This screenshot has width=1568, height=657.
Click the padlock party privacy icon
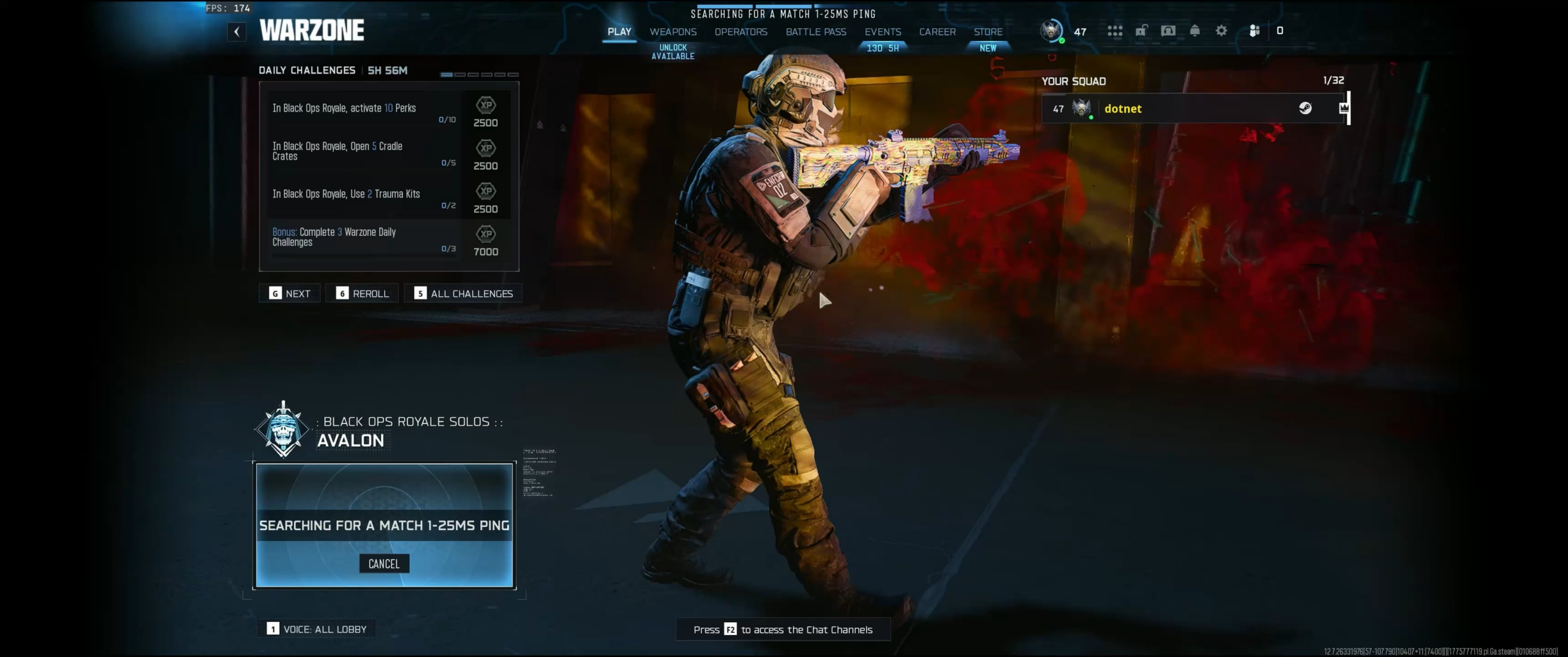[1141, 31]
